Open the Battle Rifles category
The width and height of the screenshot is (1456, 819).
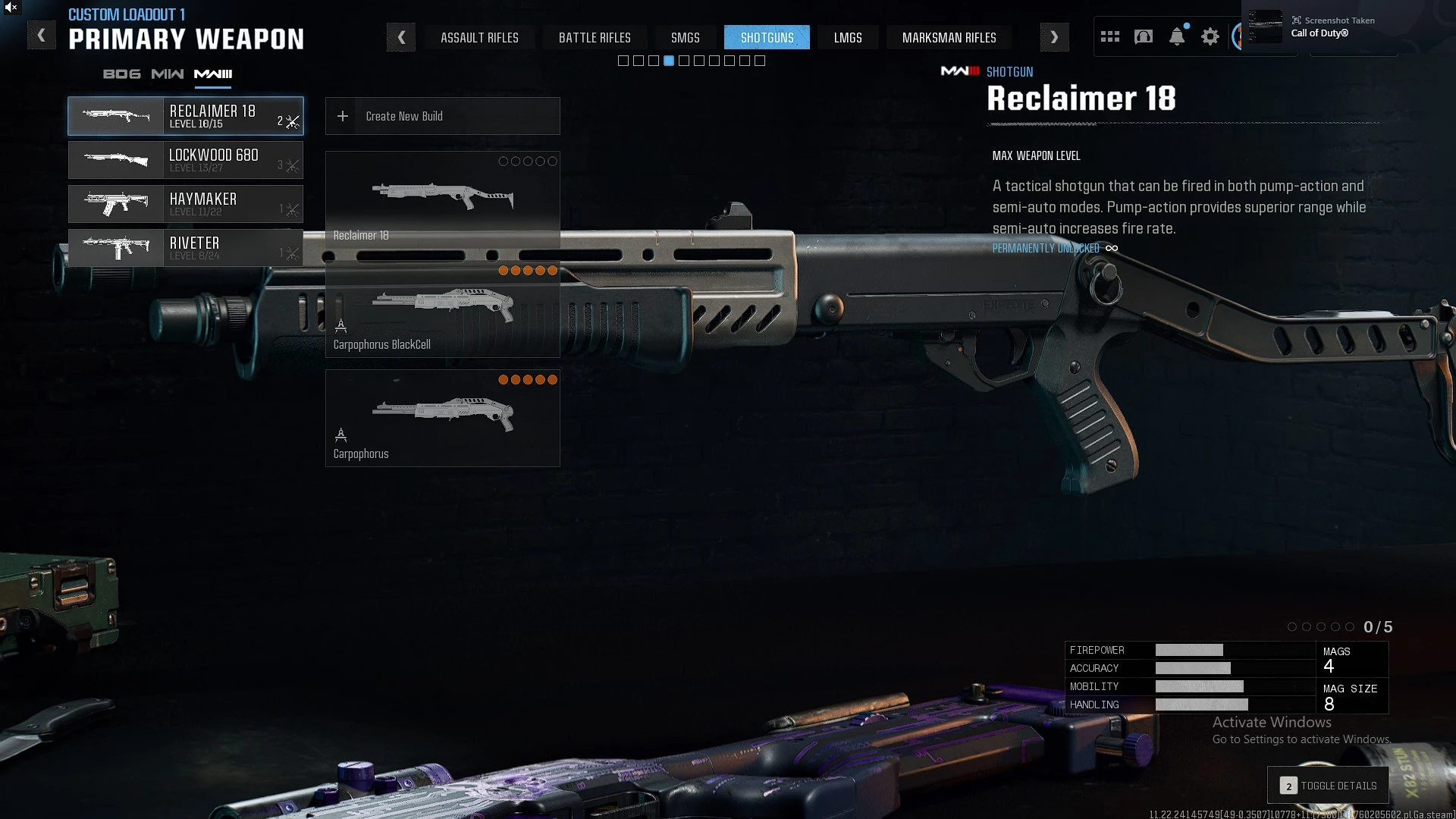click(595, 37)
